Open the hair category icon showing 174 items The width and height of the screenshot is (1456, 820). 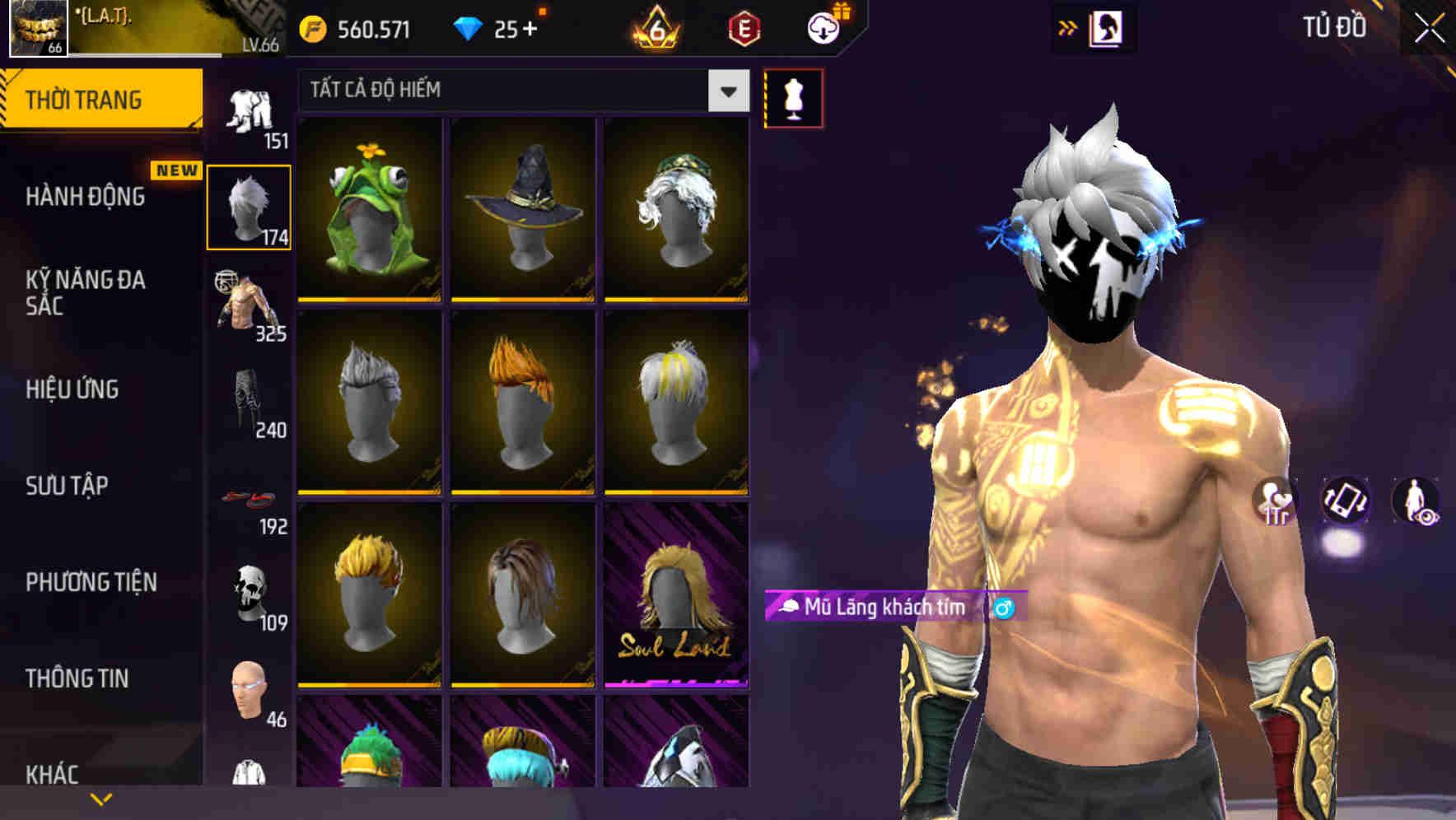[x=250, y=206]
